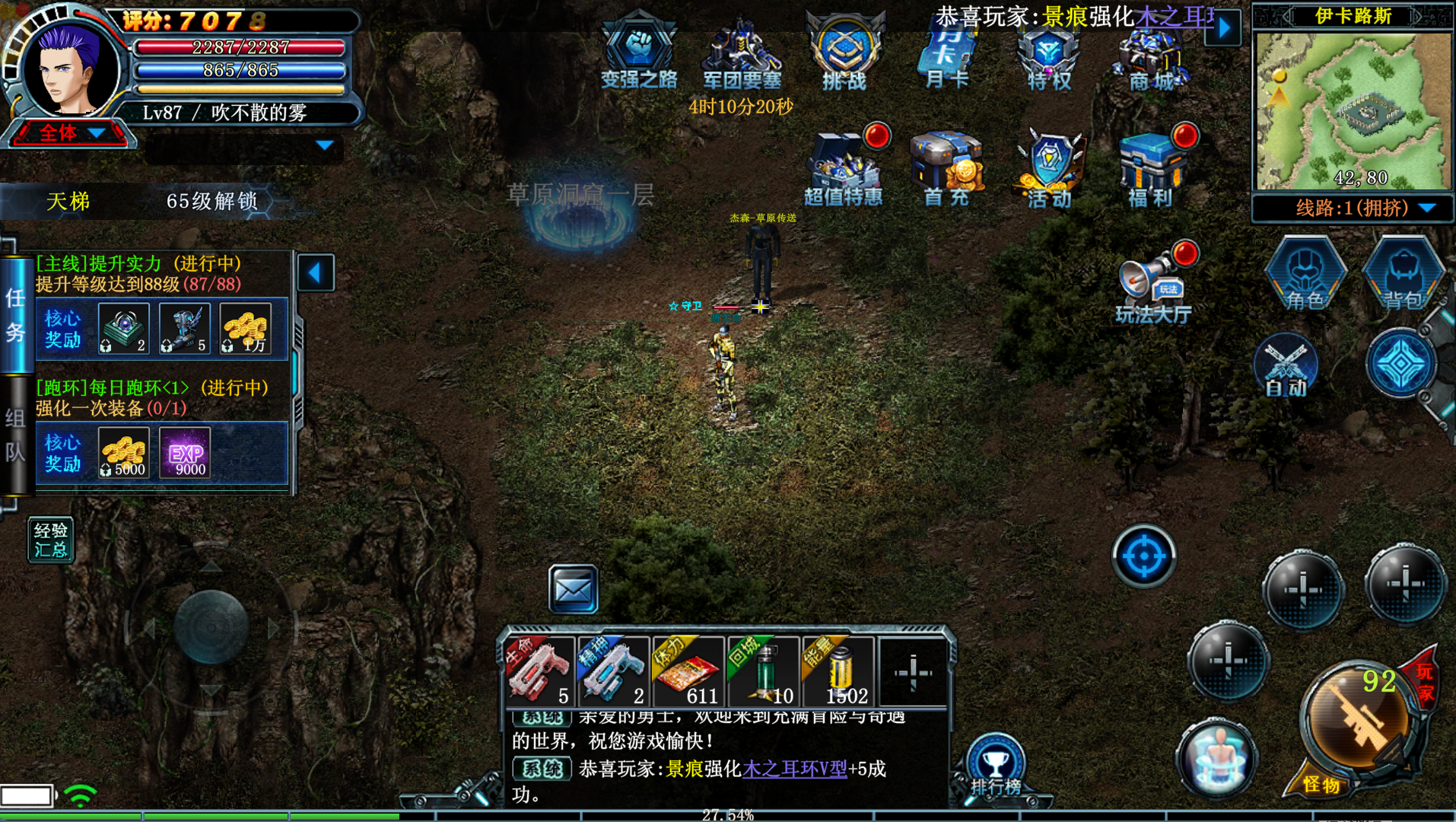Click the 伊卡路斯 minimap
Screen dimensions: 1456x822
(1353, 110)
